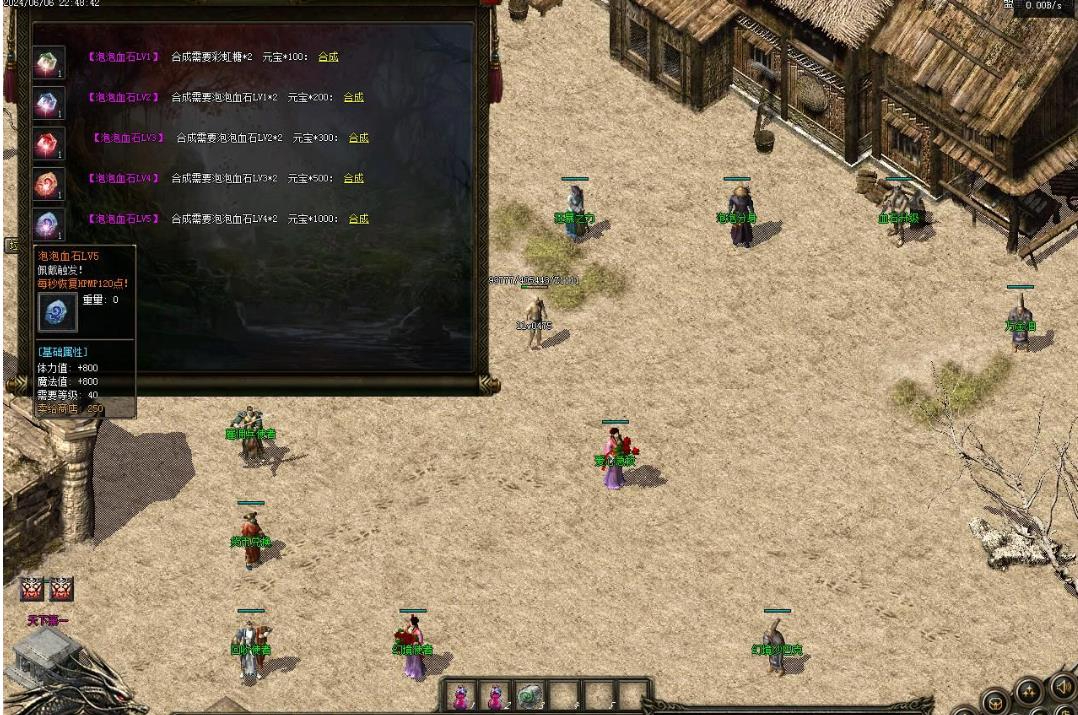Select the purple 泡泡血石LV5 gem icon
The image size is (1078, 715).
pos(48,223)
